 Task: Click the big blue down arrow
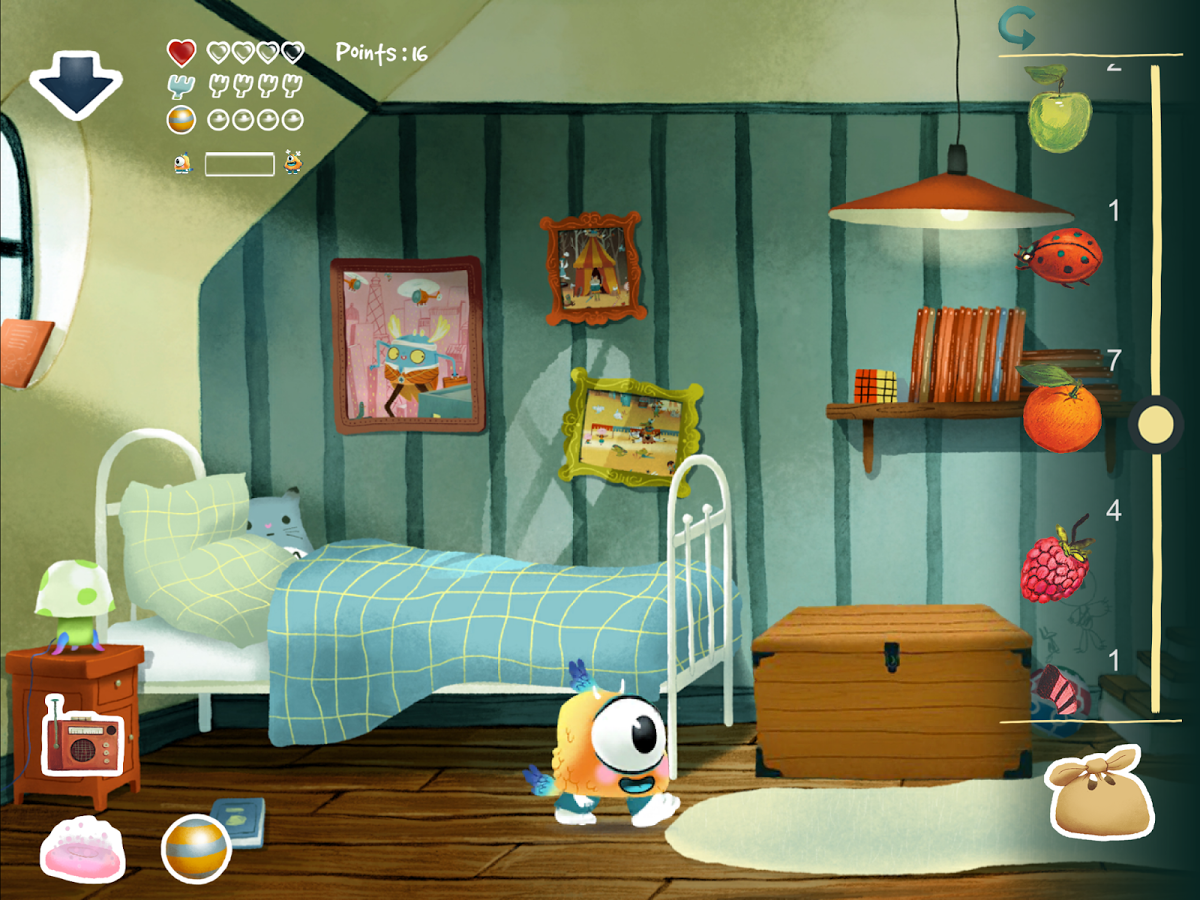[76, 84]
